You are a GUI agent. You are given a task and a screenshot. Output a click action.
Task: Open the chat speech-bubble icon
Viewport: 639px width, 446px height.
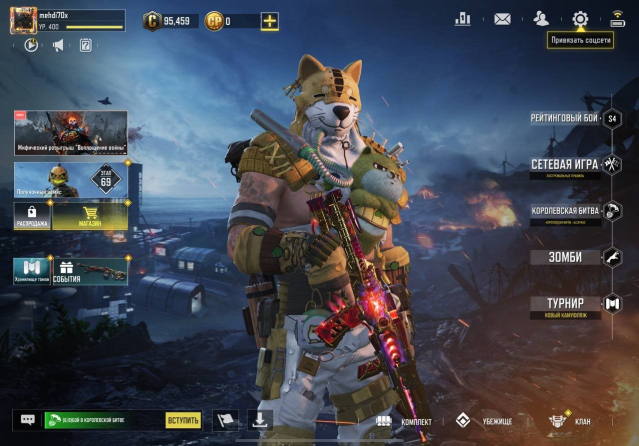[28, 420]
